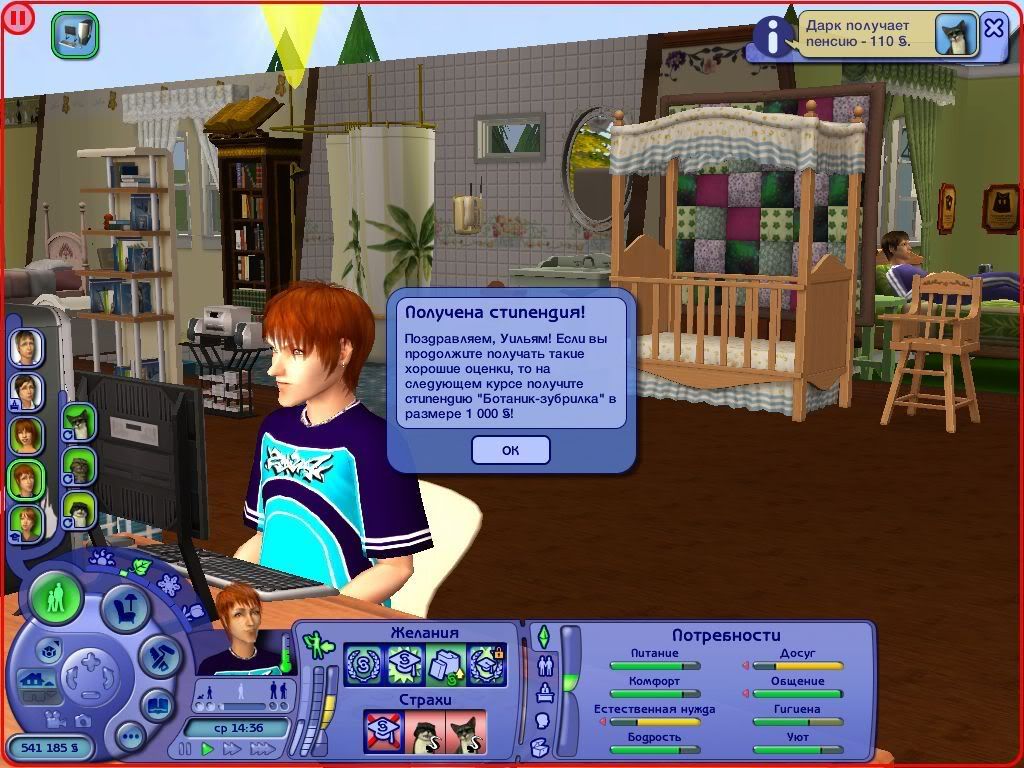Close the pension notification
1024x768 pixels.
click(x=993, y=28)
